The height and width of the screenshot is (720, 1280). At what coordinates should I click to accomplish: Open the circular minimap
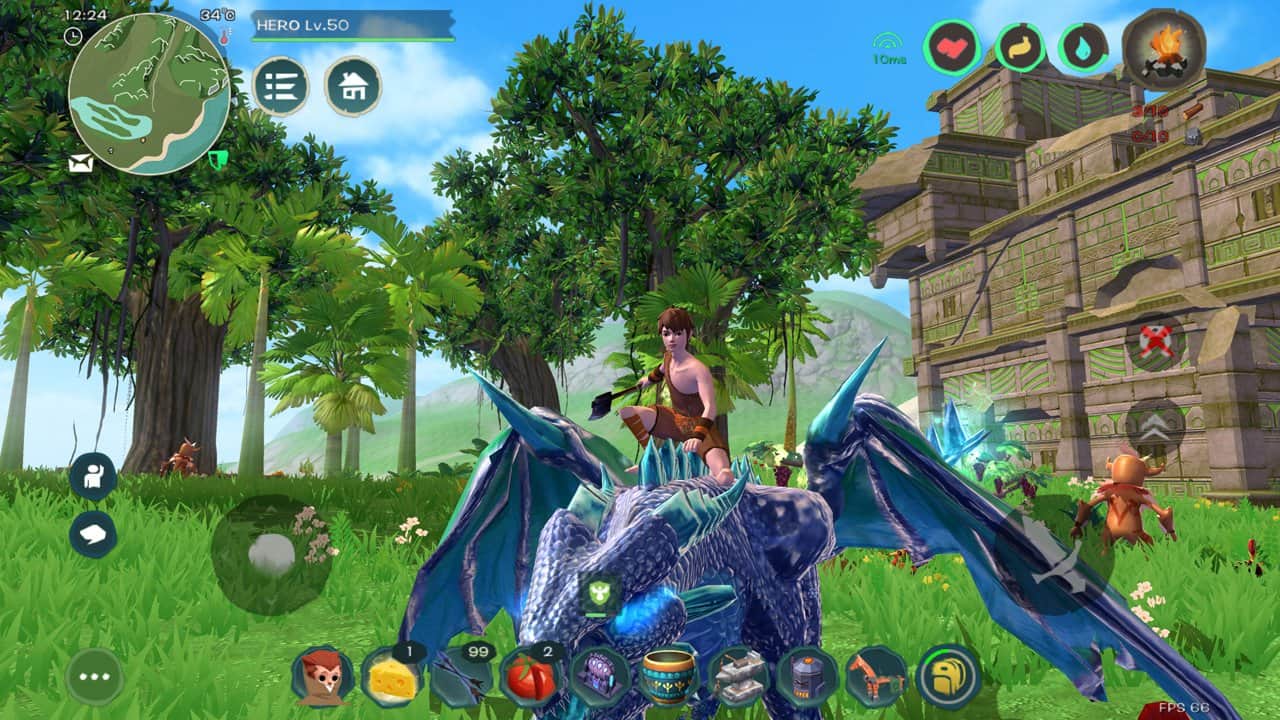[150, 93]
